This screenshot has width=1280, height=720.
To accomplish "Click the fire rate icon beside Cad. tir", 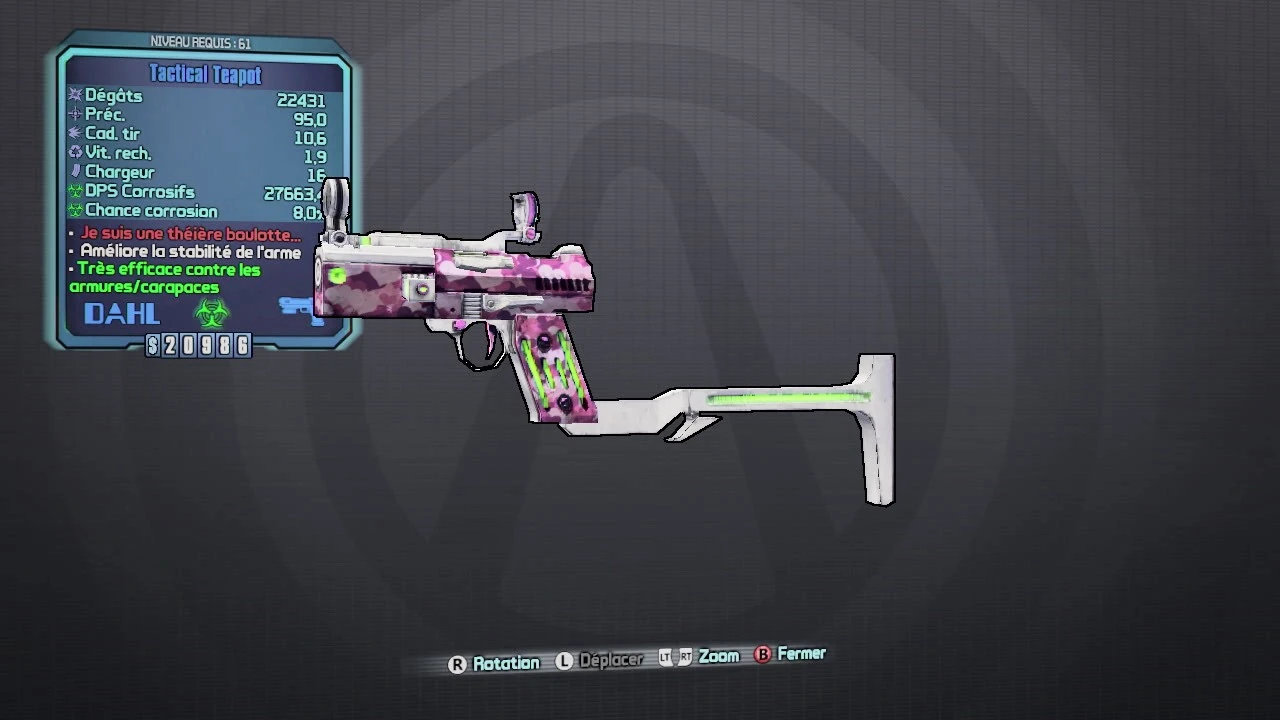I will point(77,133).
